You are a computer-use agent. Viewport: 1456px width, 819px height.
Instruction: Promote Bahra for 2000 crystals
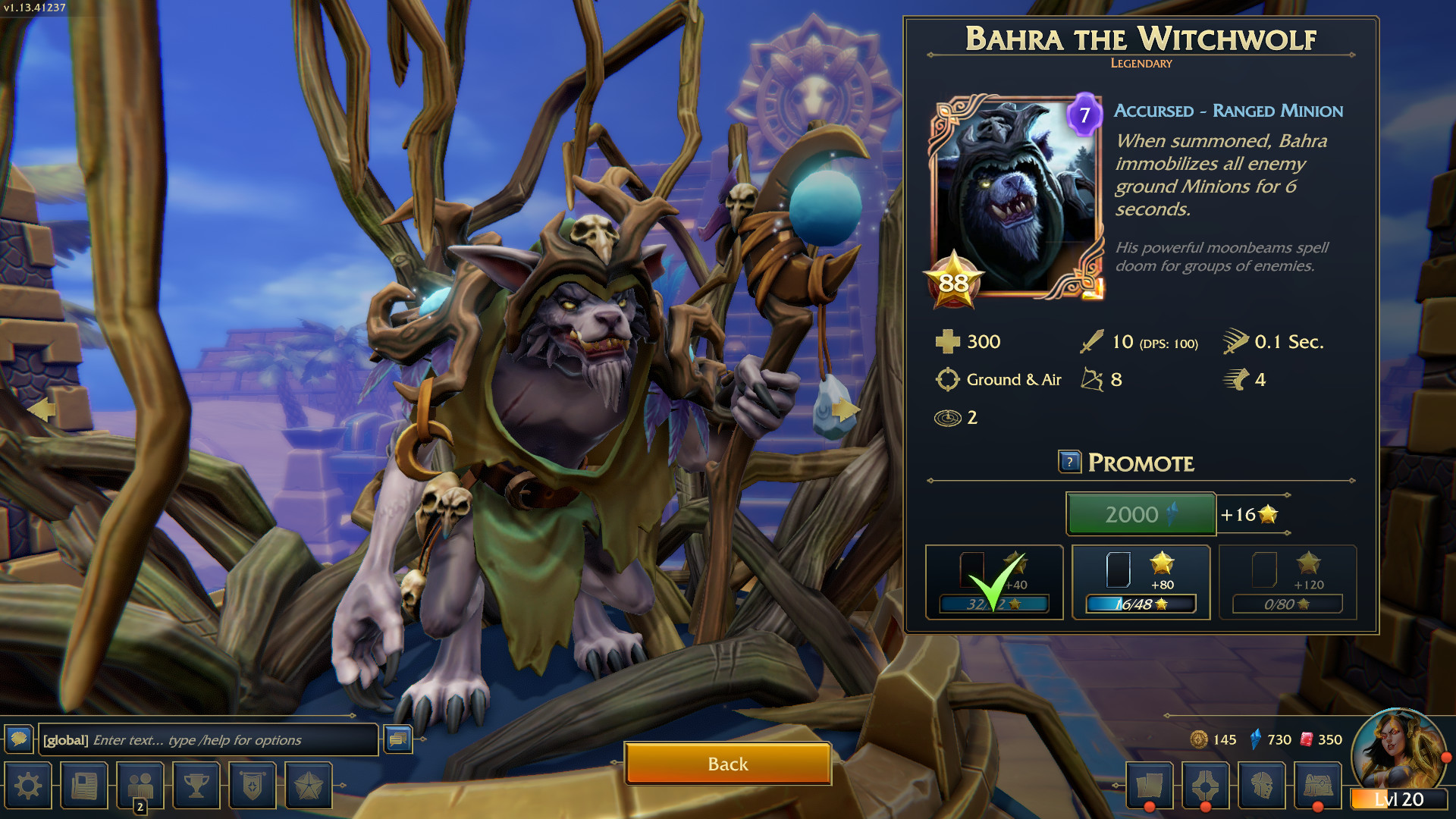coord(1141,514)
